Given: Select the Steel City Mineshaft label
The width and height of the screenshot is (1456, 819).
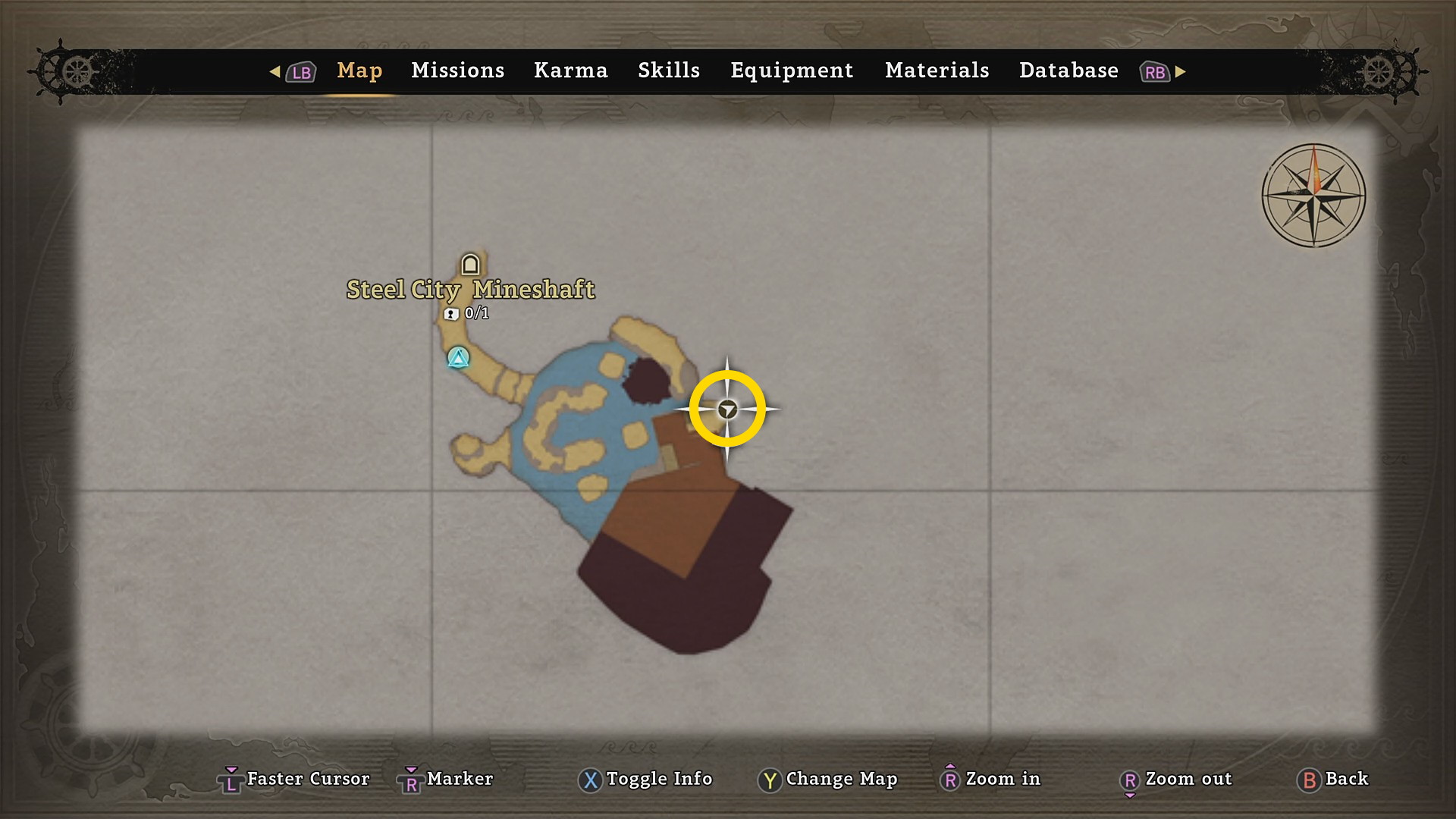Looking at the screenshot, I should point(470,290).
